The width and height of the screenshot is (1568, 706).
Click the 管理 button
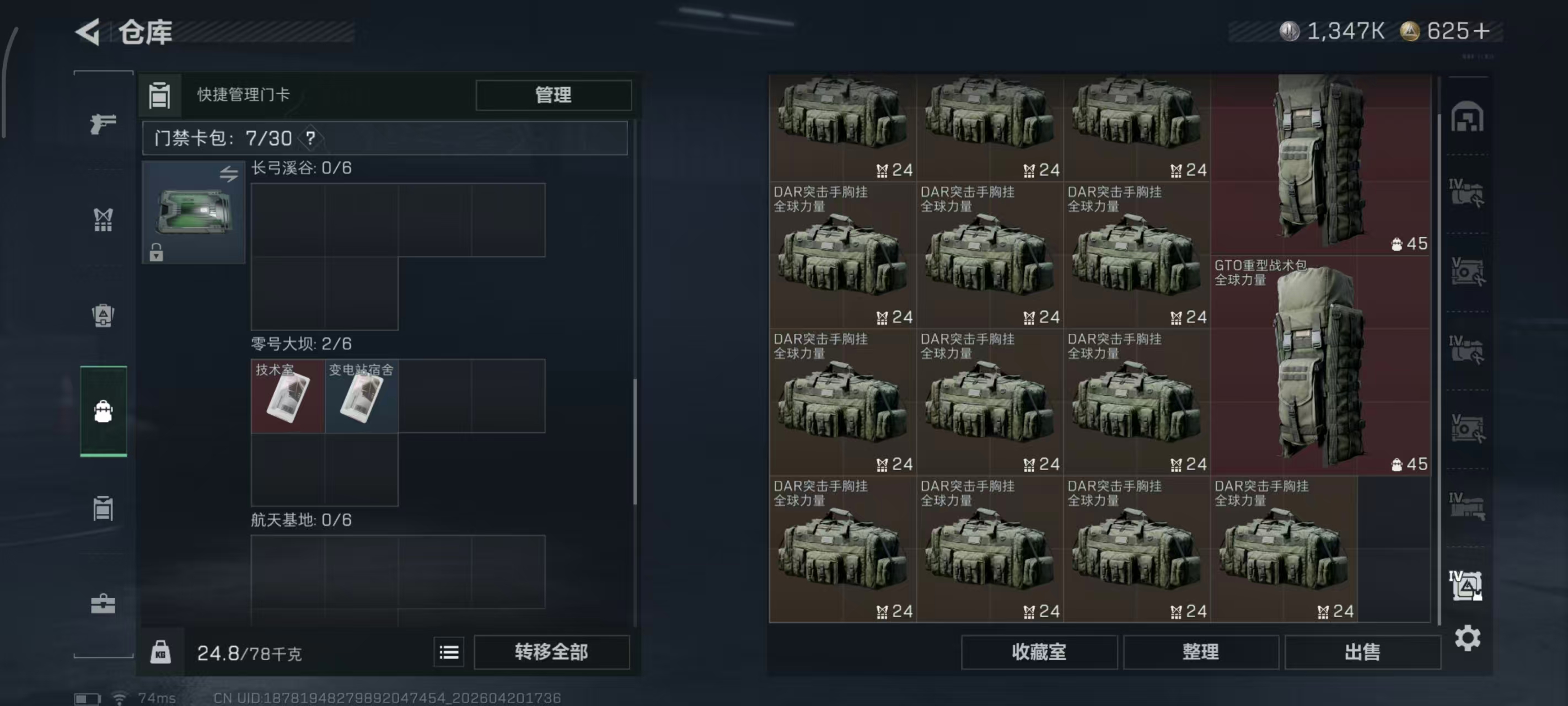[552, 95]
